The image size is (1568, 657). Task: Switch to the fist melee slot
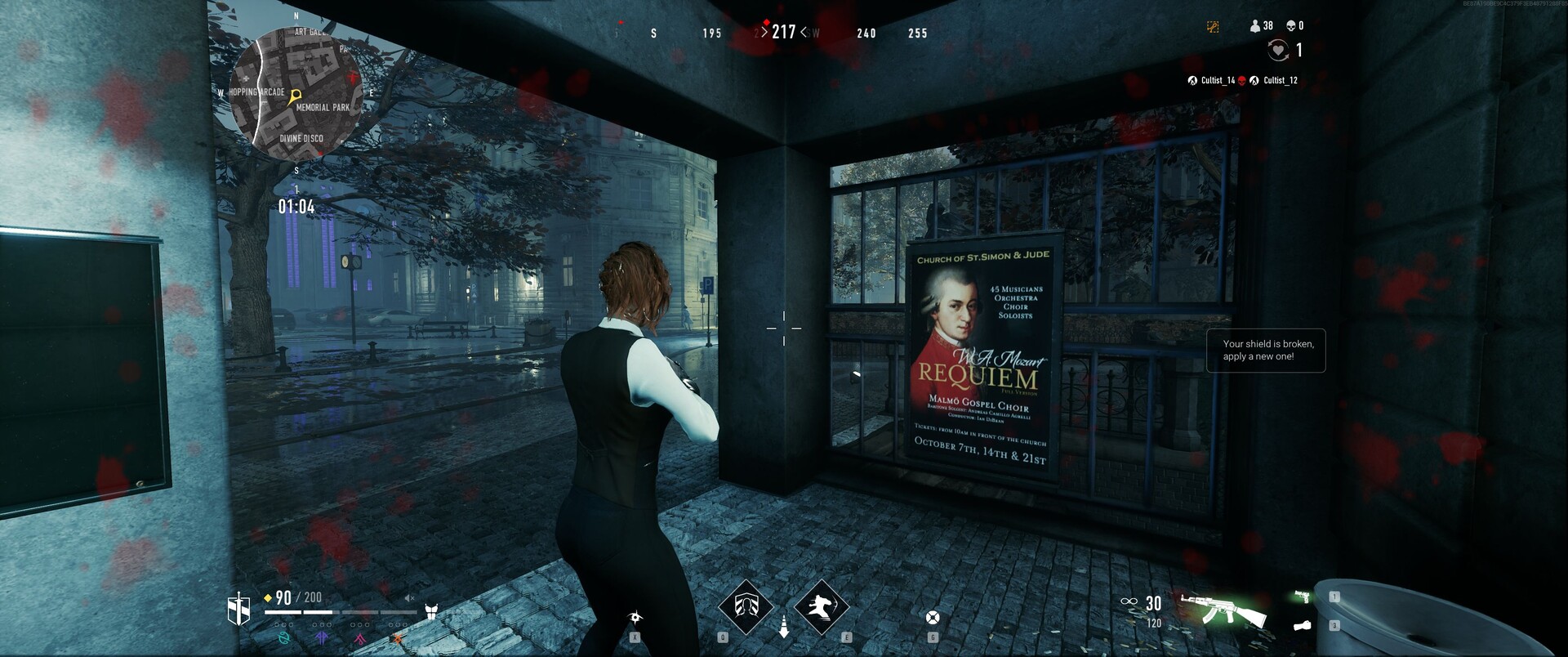pos(1303,626)
